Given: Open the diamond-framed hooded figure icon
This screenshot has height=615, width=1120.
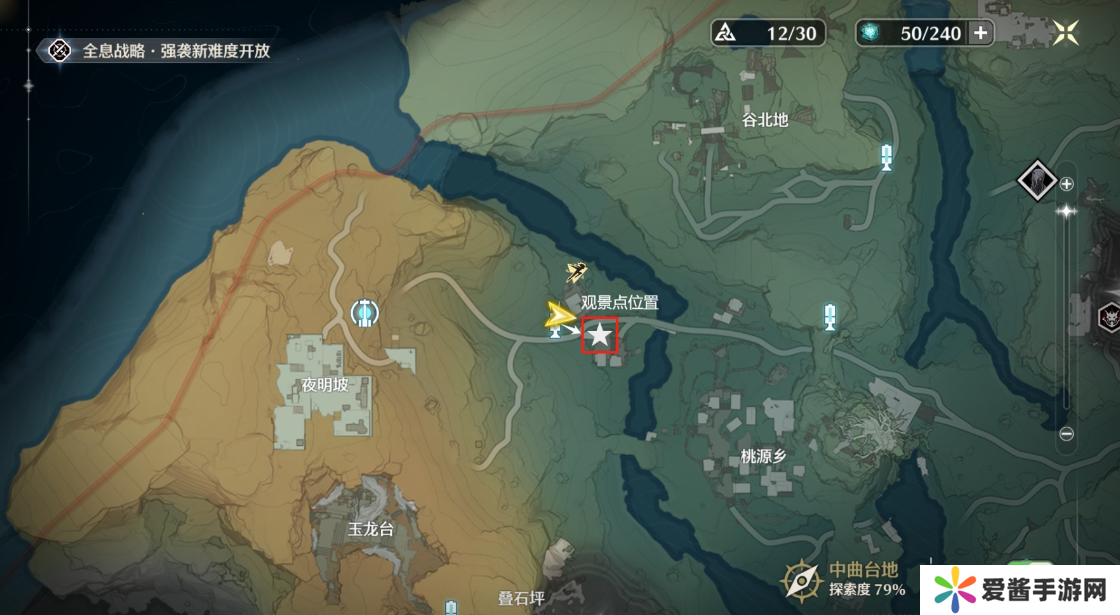Looking at the screenshot, I should click(1037, 181).
